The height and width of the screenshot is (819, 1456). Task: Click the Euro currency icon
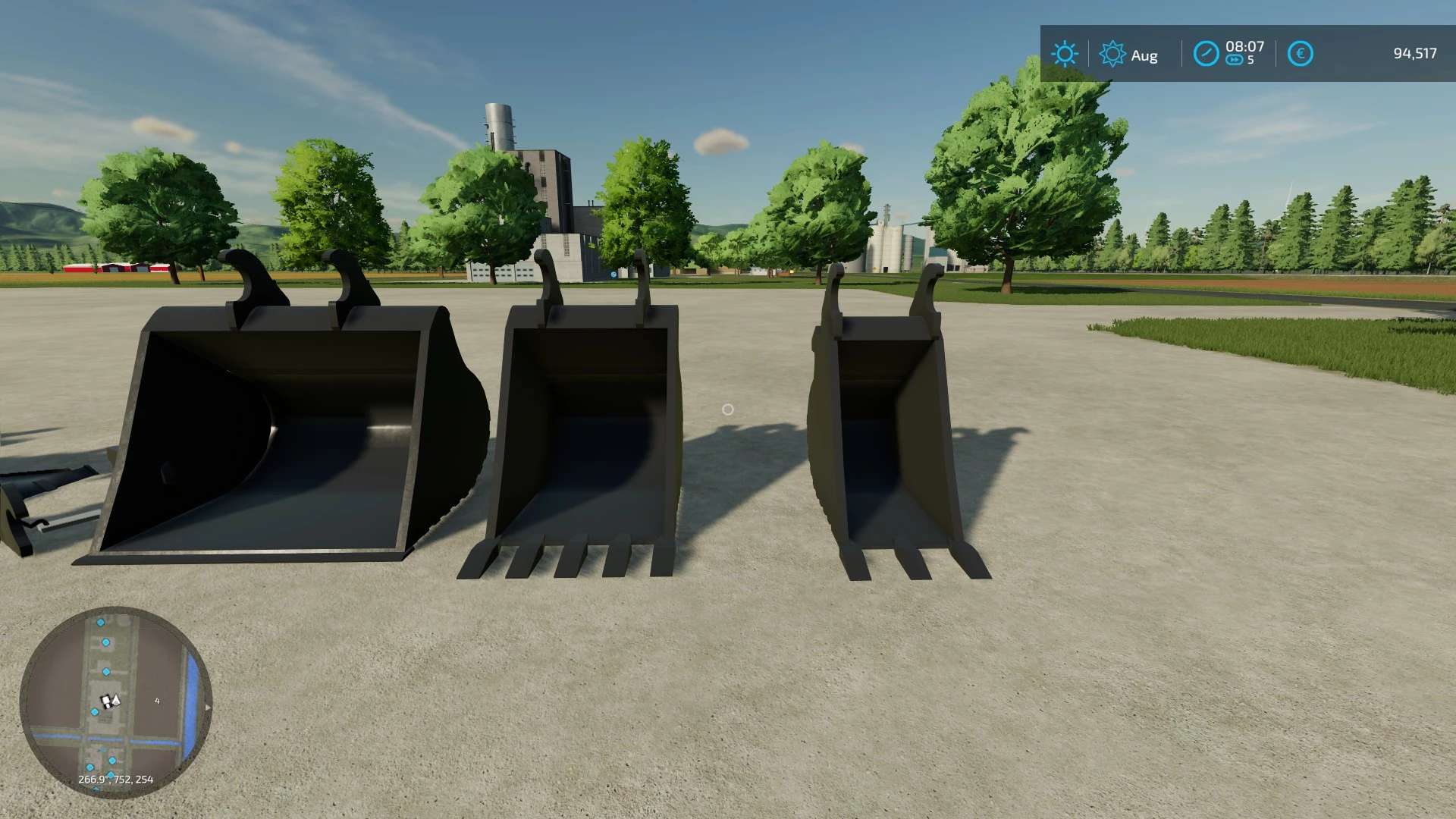coord(1302,53)
